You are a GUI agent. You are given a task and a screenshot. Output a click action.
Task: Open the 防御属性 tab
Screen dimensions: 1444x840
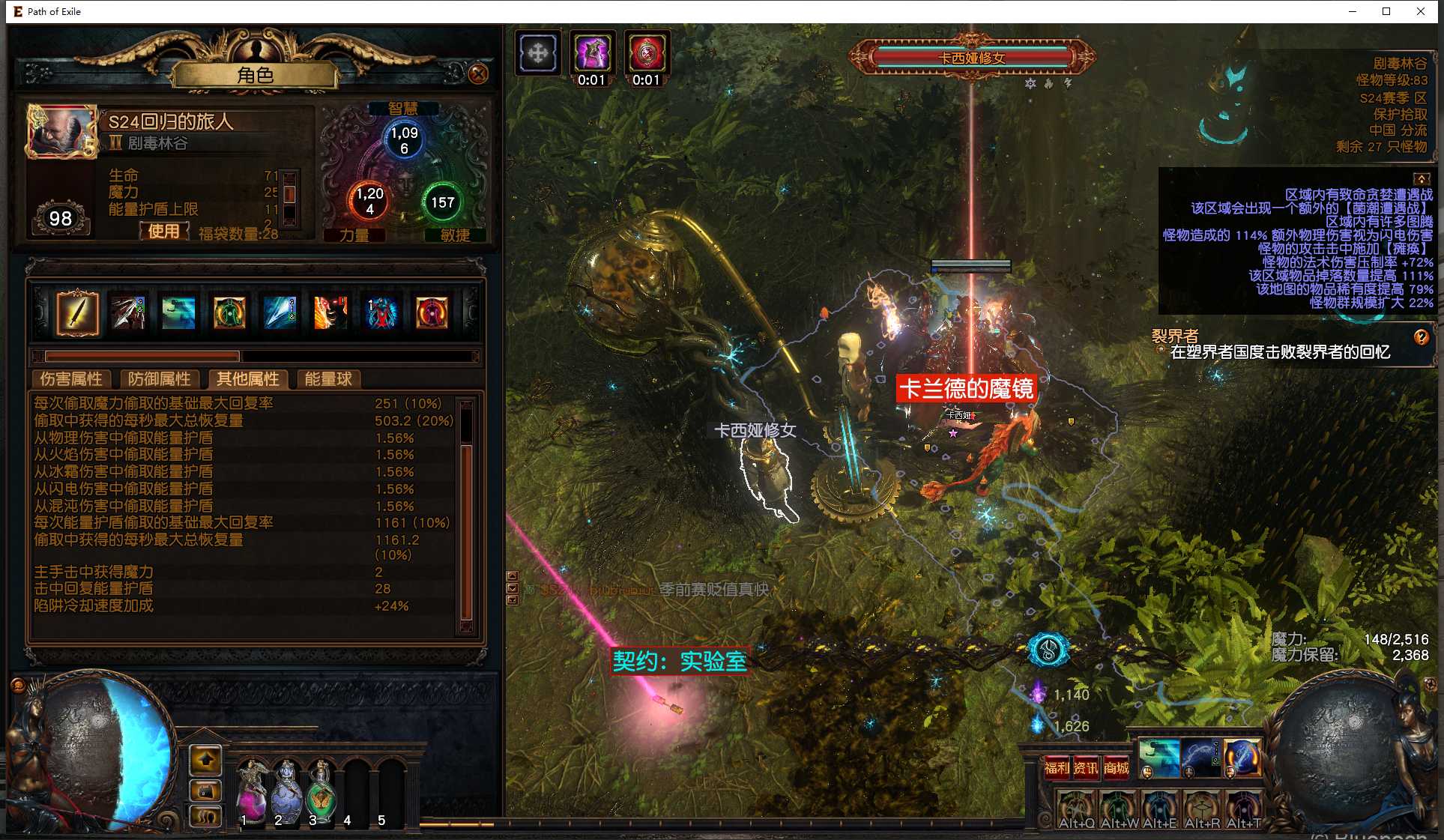click(159, 379)
